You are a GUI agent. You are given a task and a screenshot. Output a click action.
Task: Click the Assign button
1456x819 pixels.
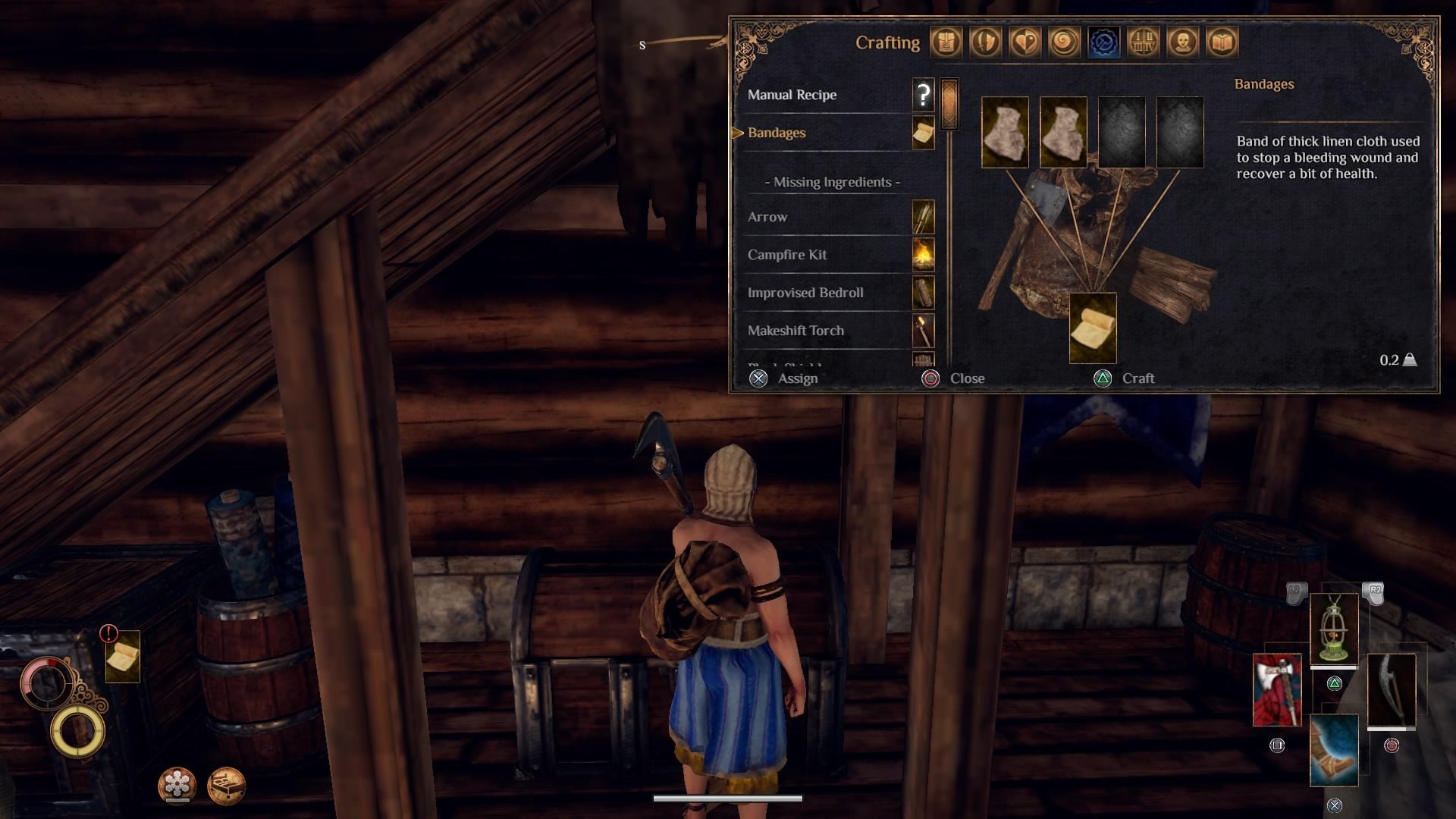tap(783, 378)
